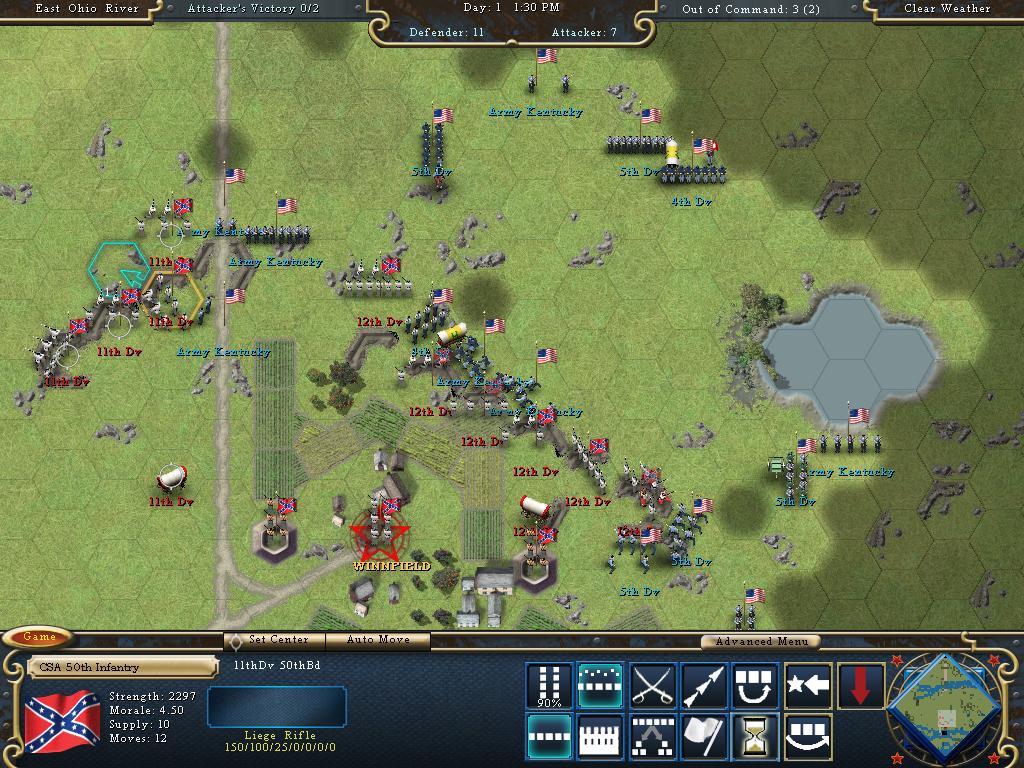
Task: Click the wheel formation curved arrow icon
Action: click(x=808, y=737)
